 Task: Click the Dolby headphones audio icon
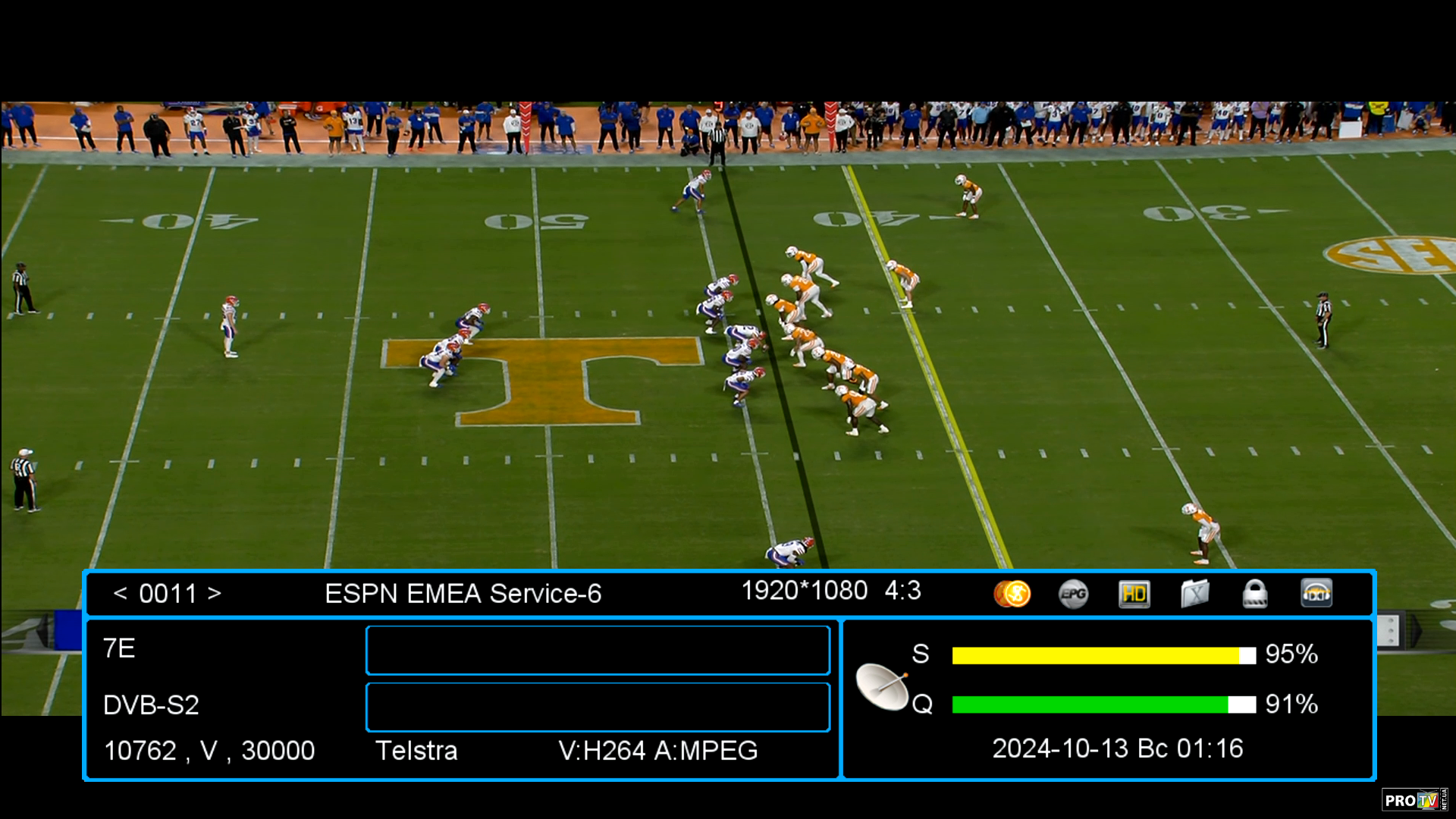point(1316,594)
